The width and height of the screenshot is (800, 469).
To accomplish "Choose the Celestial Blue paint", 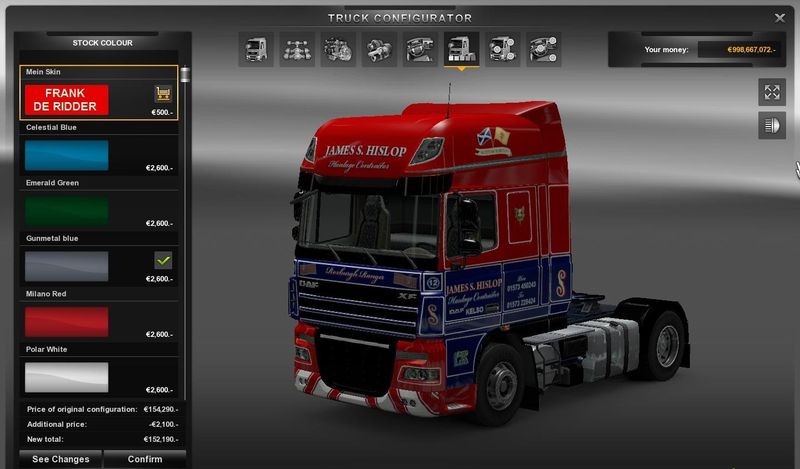I will tap(66, 155).
